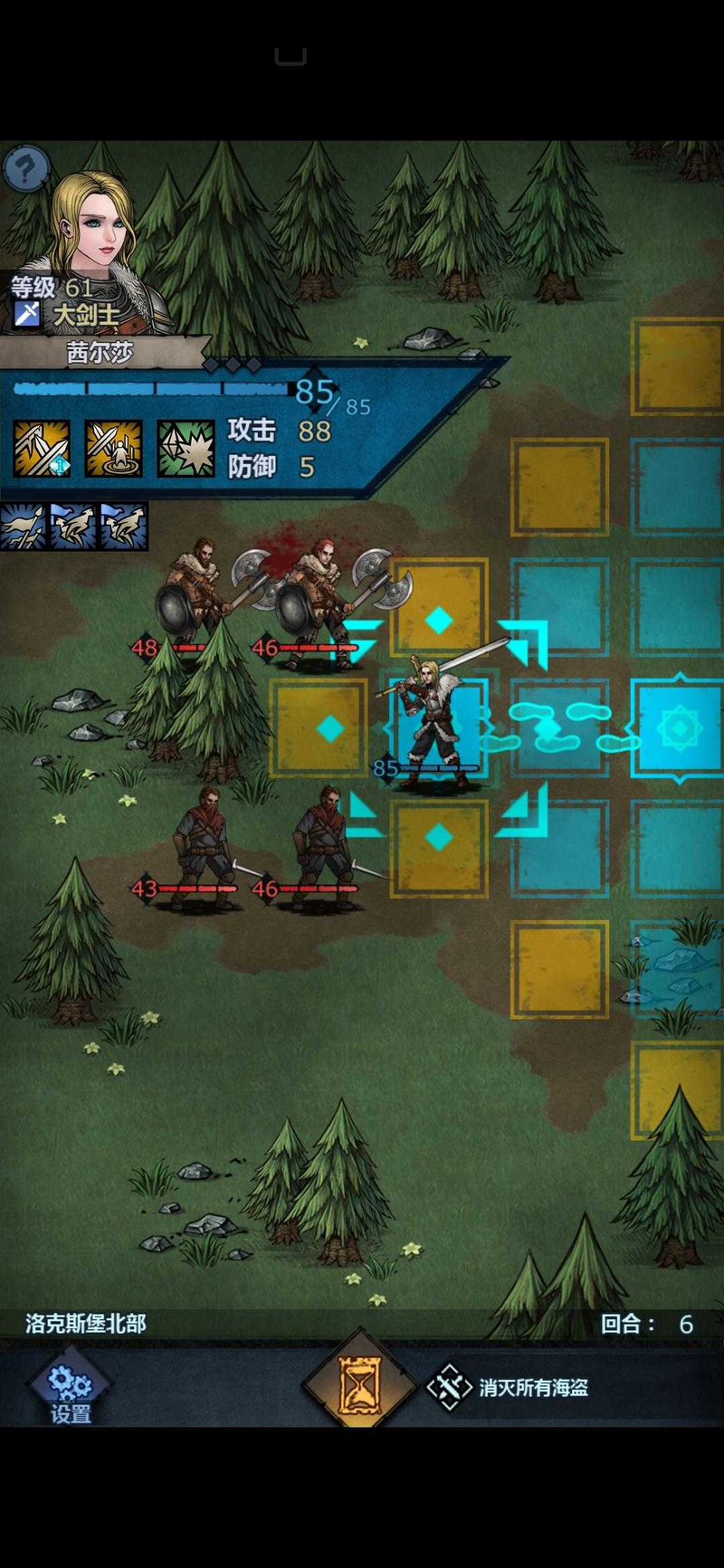End the turn with the hourglass button
This screenshot has width=724, height=1568.
point(359,1386)
